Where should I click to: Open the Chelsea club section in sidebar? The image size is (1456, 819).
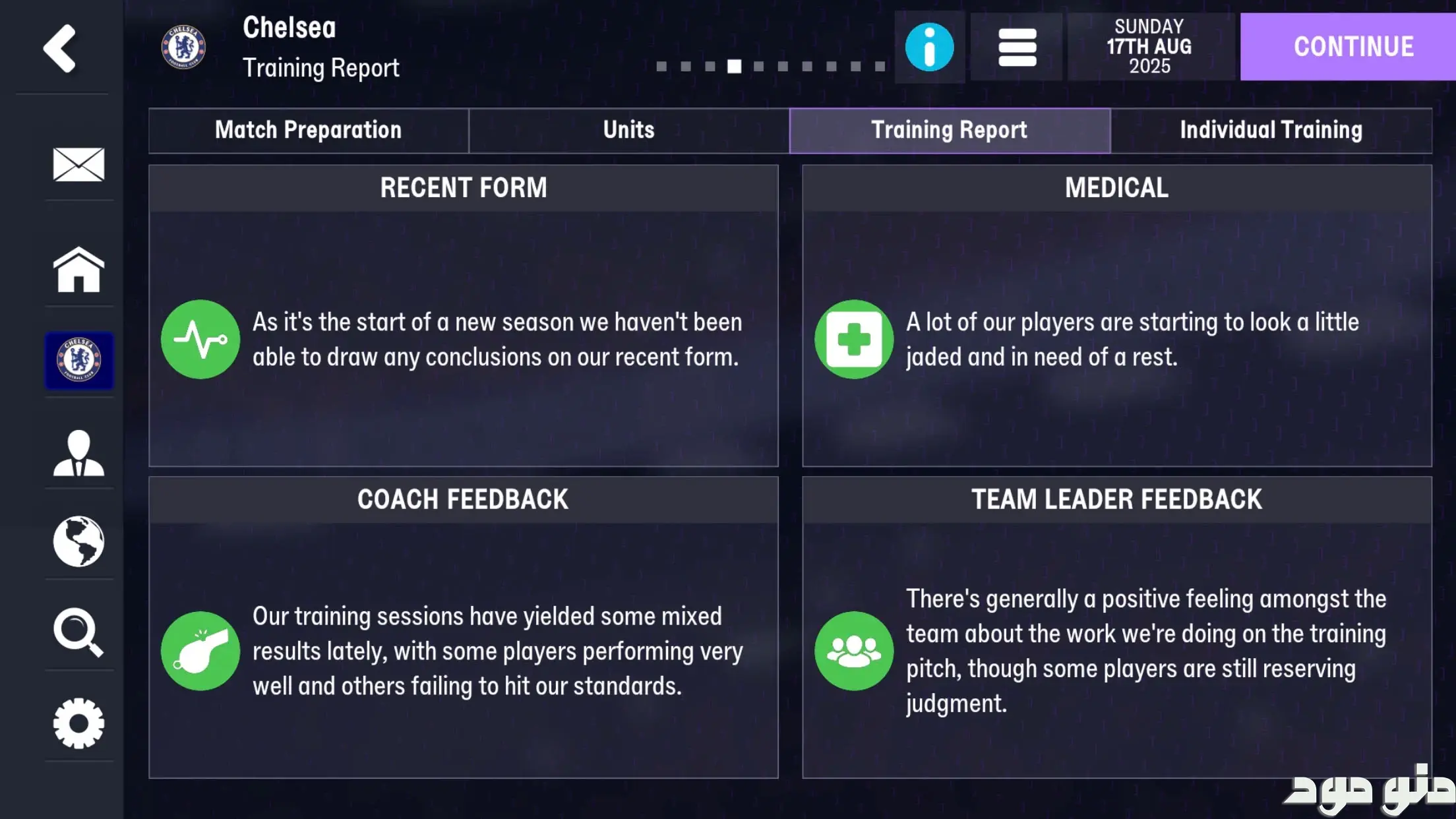pos(78,360)
